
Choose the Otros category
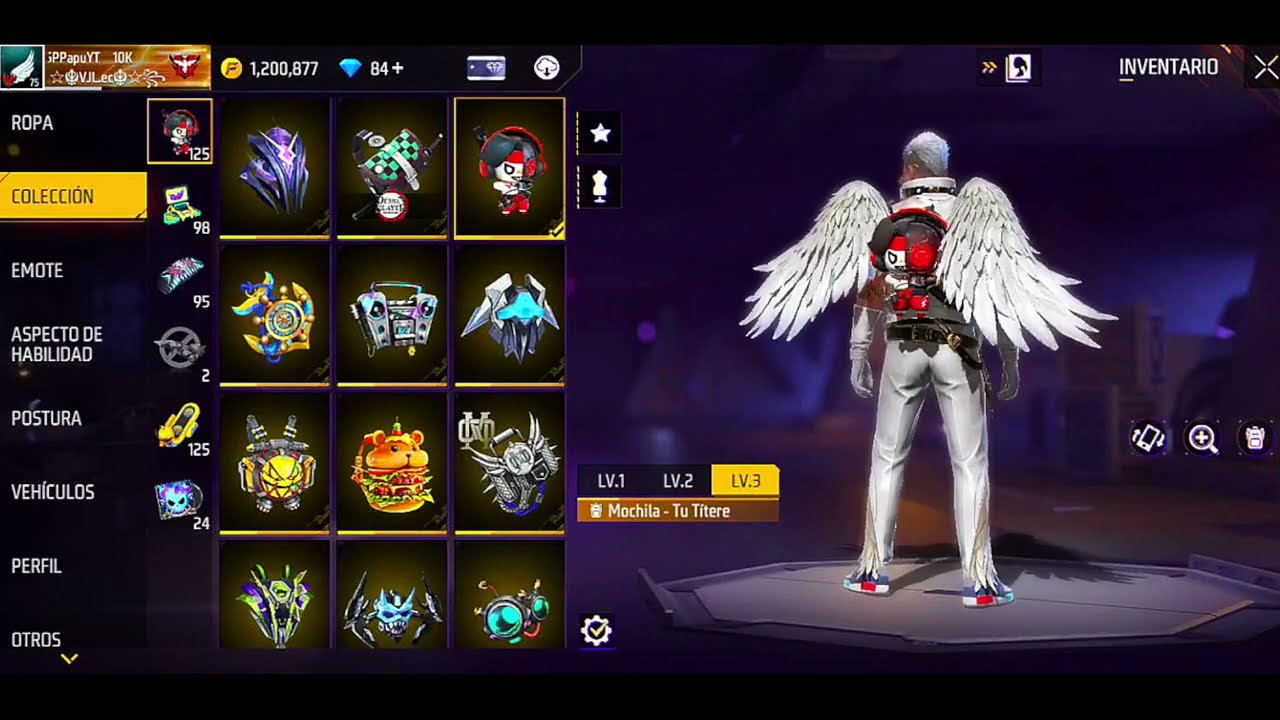36,639
